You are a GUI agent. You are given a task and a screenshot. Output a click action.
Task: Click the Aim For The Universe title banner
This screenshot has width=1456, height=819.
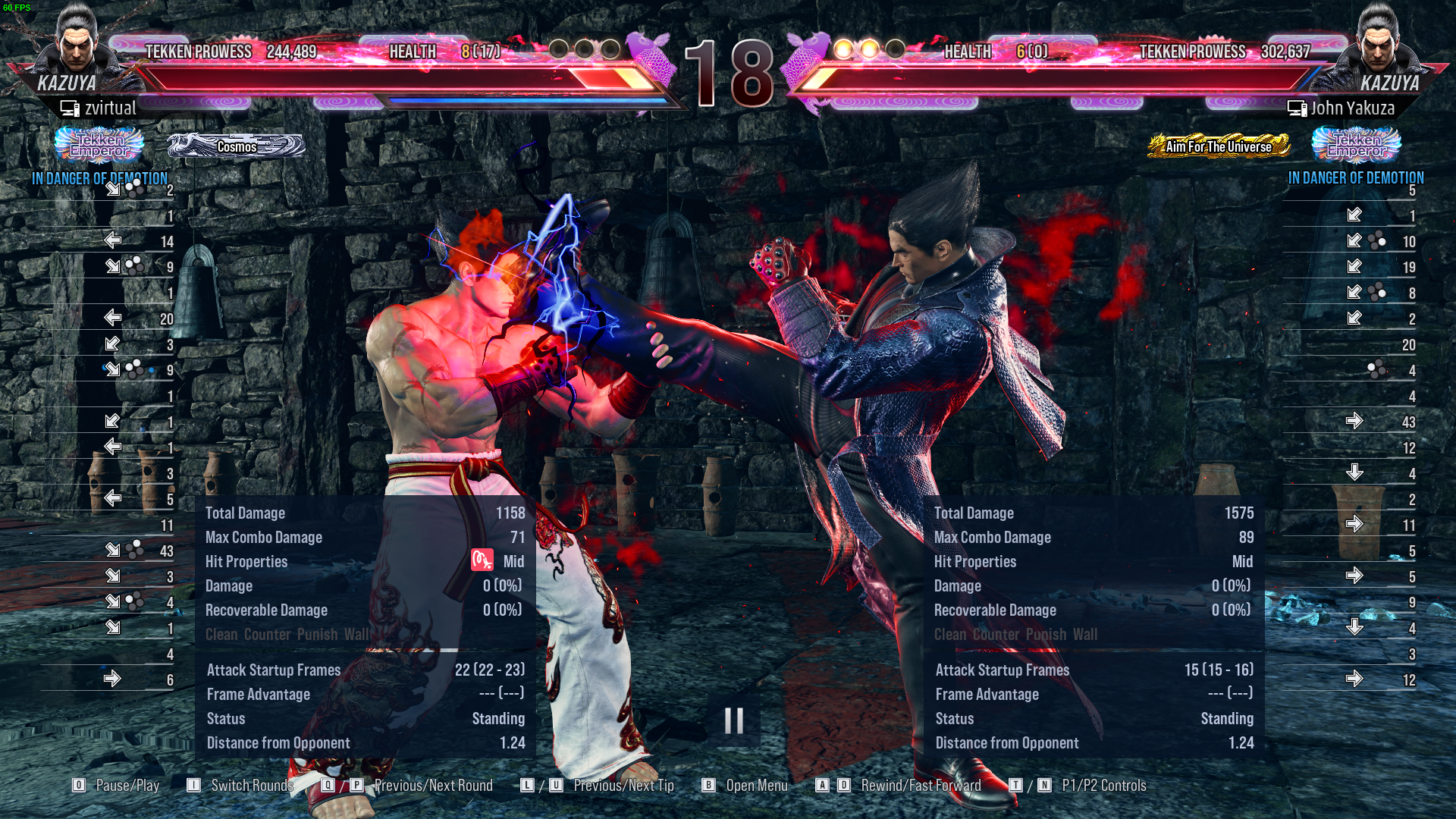click(1219, 147)
